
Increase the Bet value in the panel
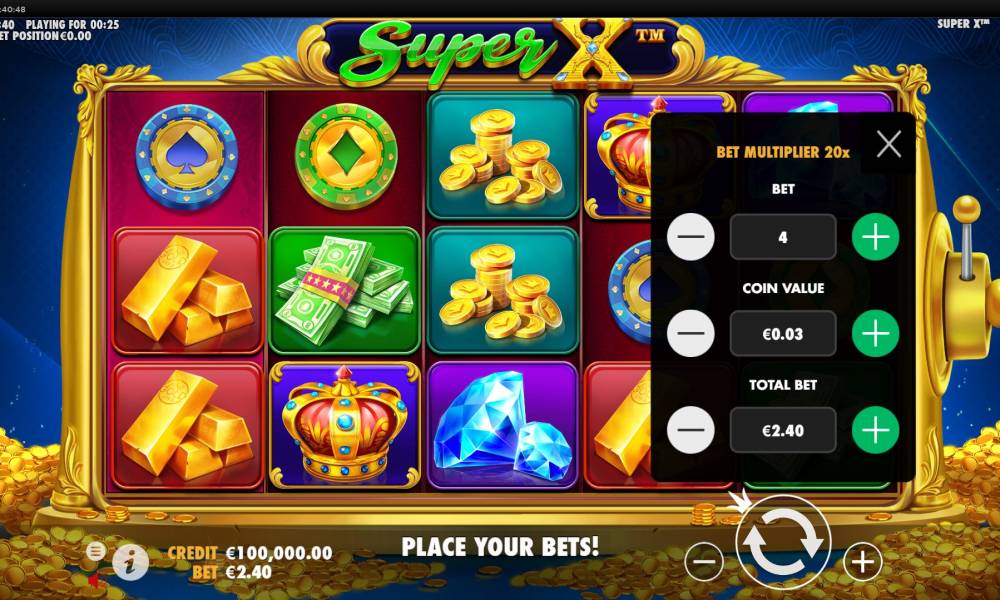[x=875, y=237]
